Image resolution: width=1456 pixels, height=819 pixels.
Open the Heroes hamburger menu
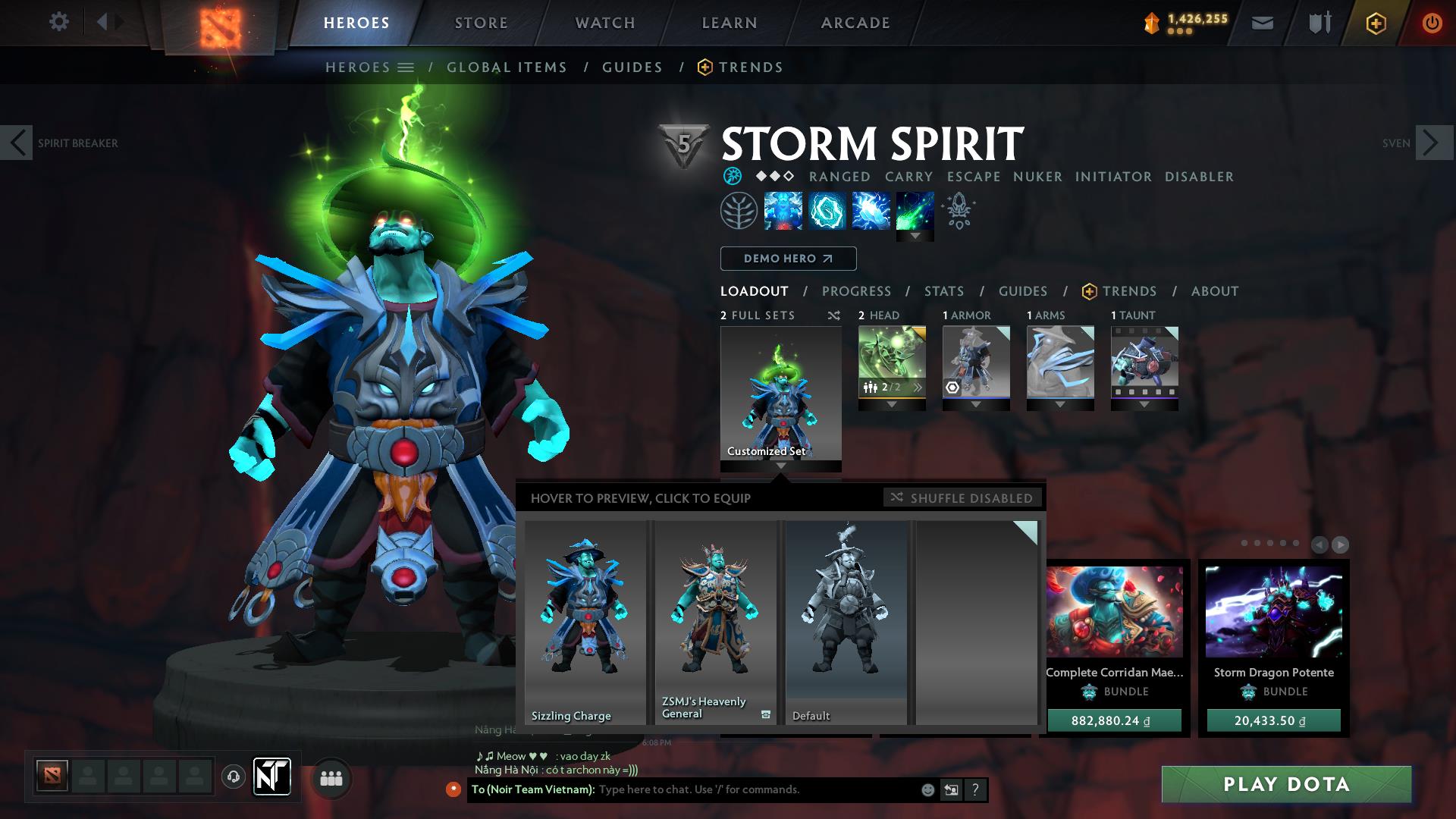coord(406,67)
